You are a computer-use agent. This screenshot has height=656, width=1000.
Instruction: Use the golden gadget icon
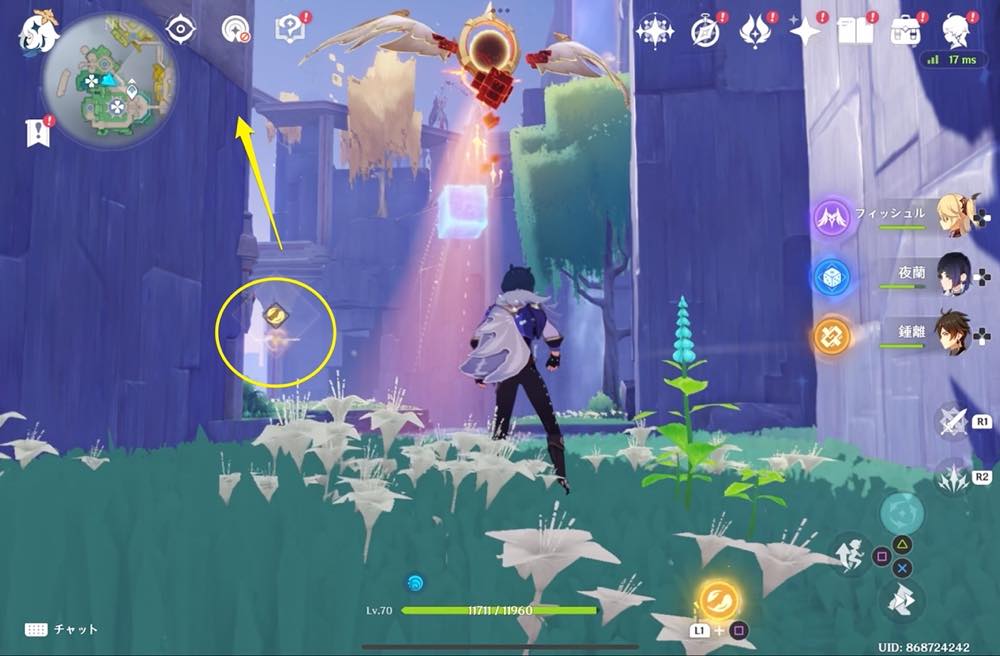coord(718,600)
